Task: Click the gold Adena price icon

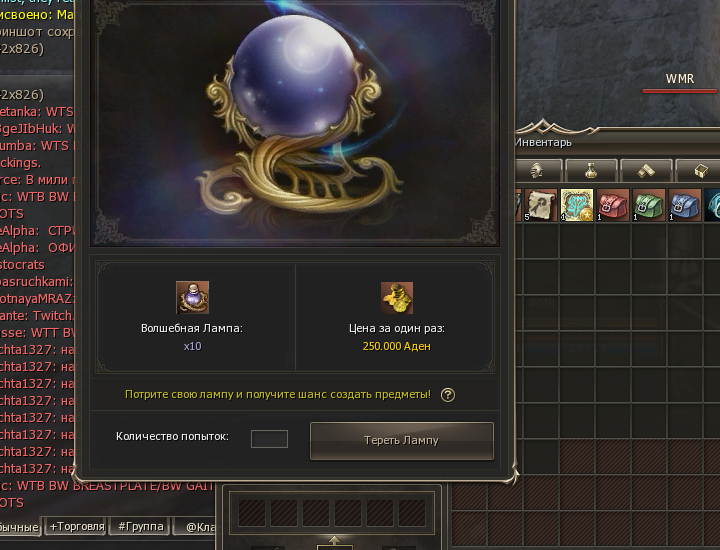Action: [x=397, y=298]
